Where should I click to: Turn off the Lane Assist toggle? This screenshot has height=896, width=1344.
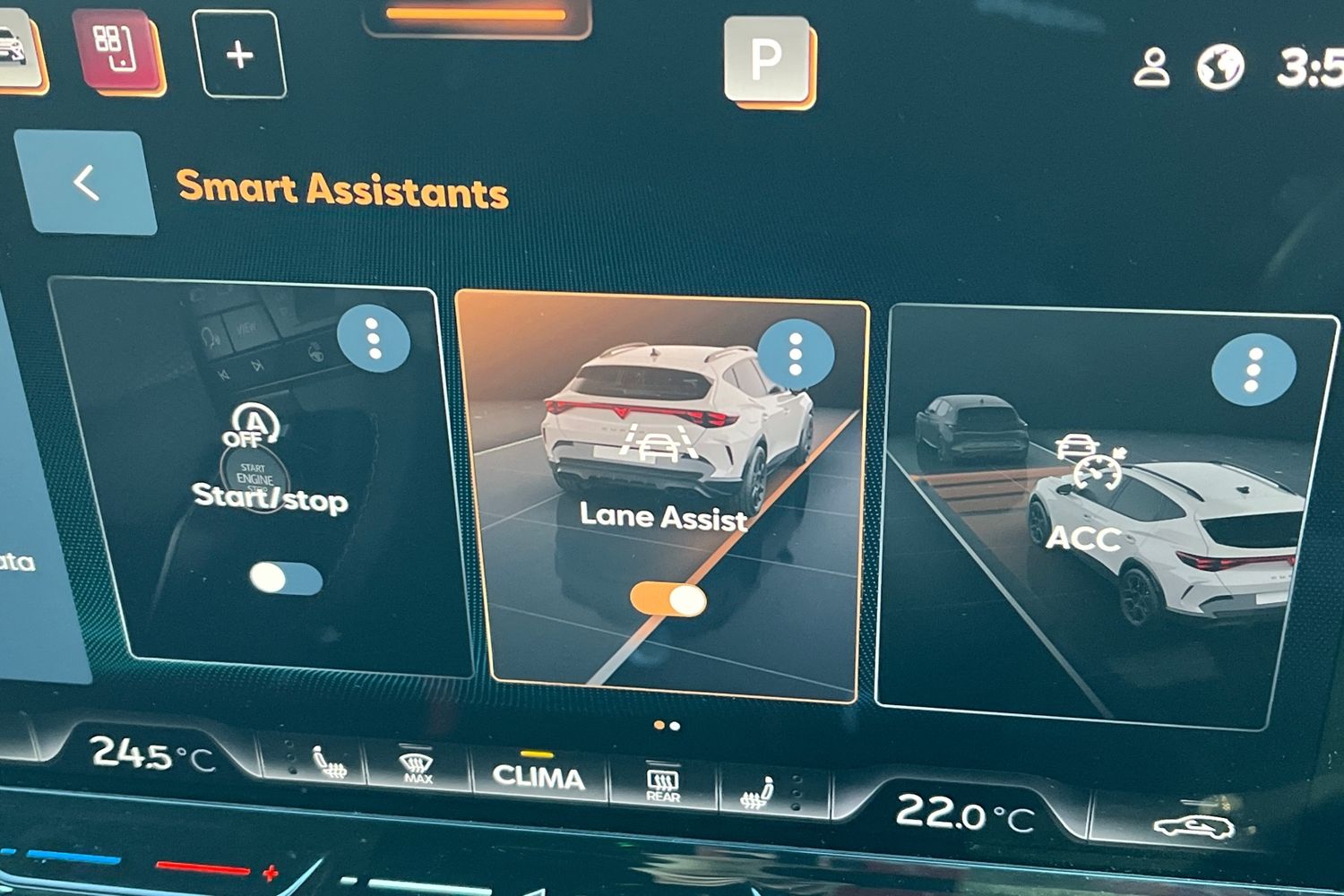668,599
